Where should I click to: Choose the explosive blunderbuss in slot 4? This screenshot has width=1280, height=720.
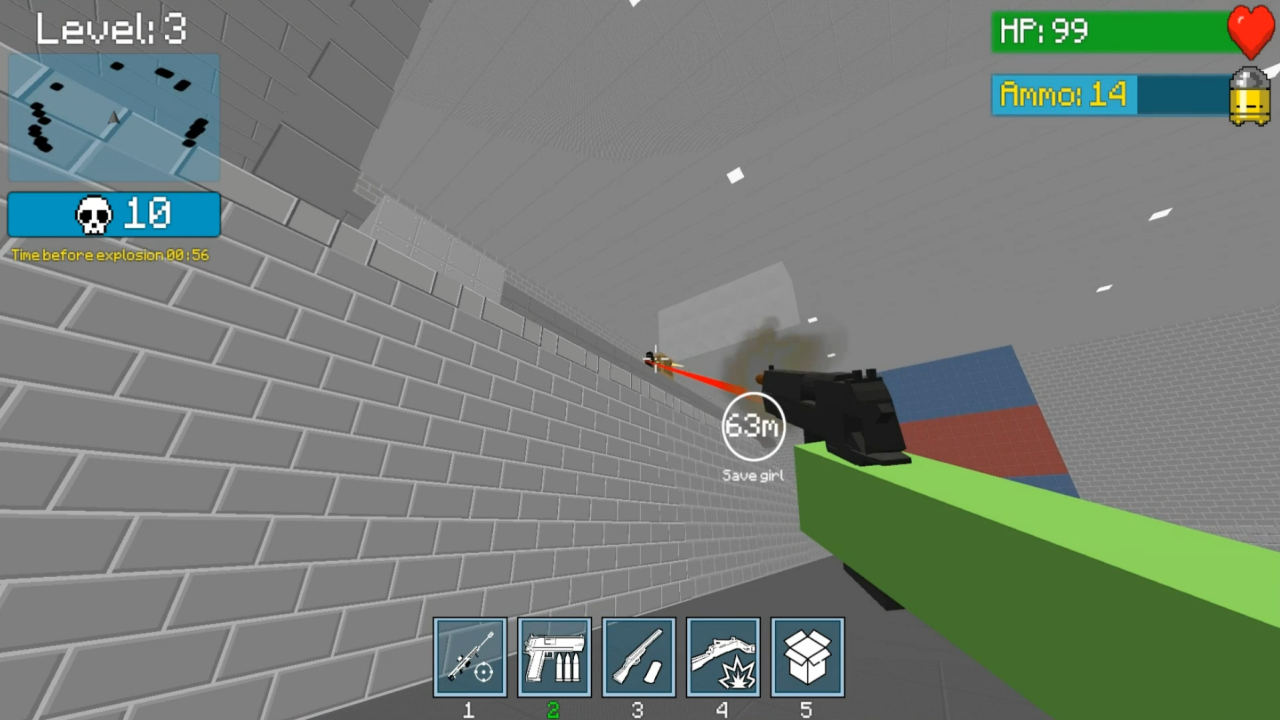tap(723, 657)
